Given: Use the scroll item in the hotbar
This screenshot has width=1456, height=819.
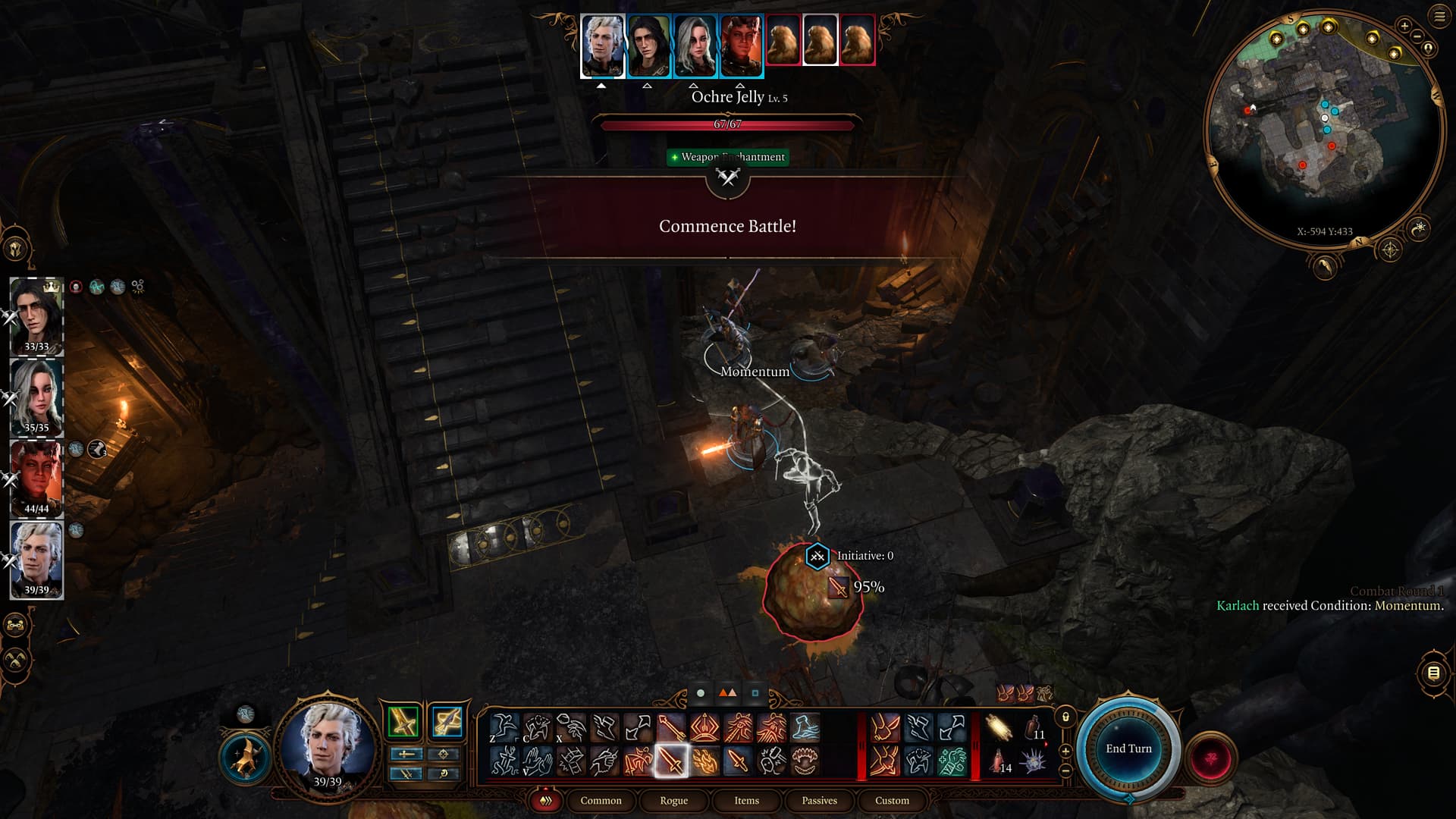Looking at the screenshot, I should [x=999, y=728].
